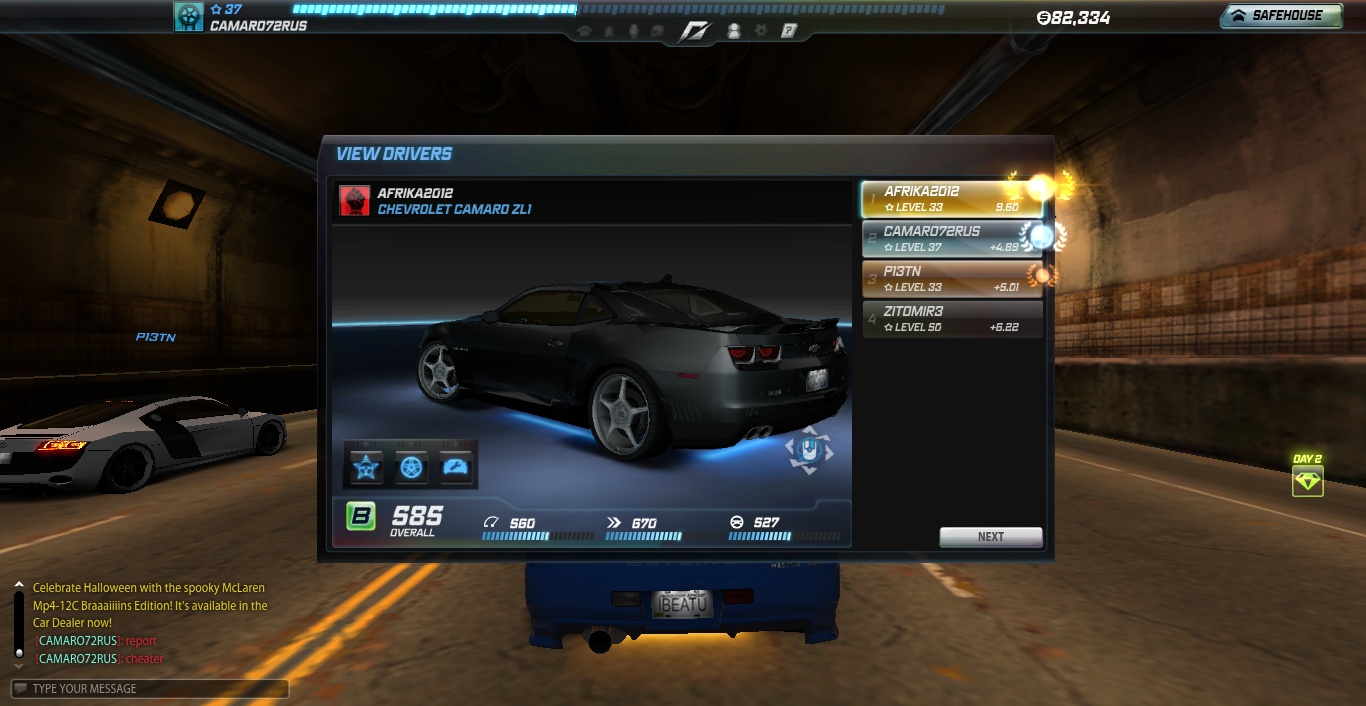Click the mouse car-rotation control icon
This screenshot has height=706, width=1366.
point(808,450)
